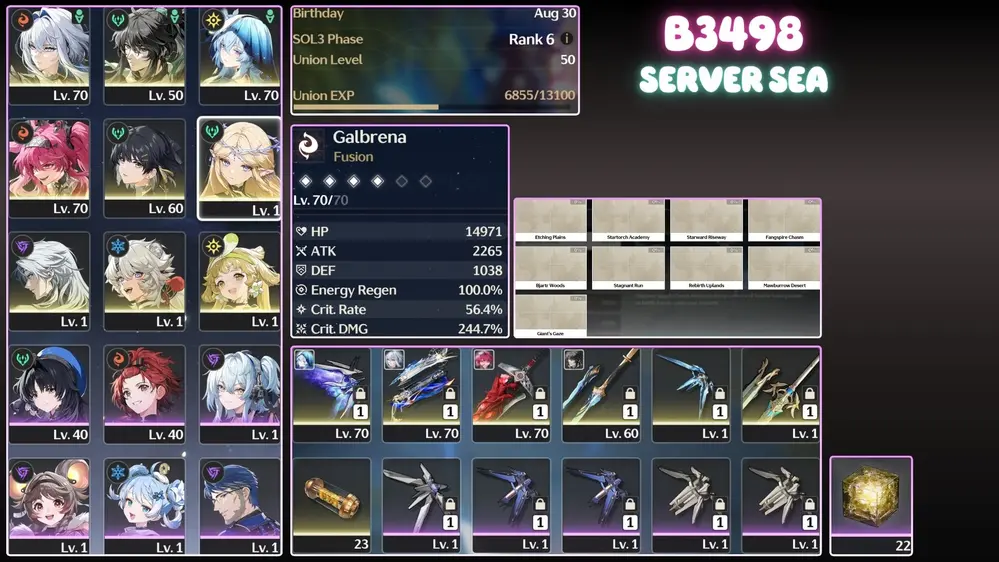Choose the pink-haired Lv. 70 character
Screen dimensions: 999x562
click(x=49, y=167)
